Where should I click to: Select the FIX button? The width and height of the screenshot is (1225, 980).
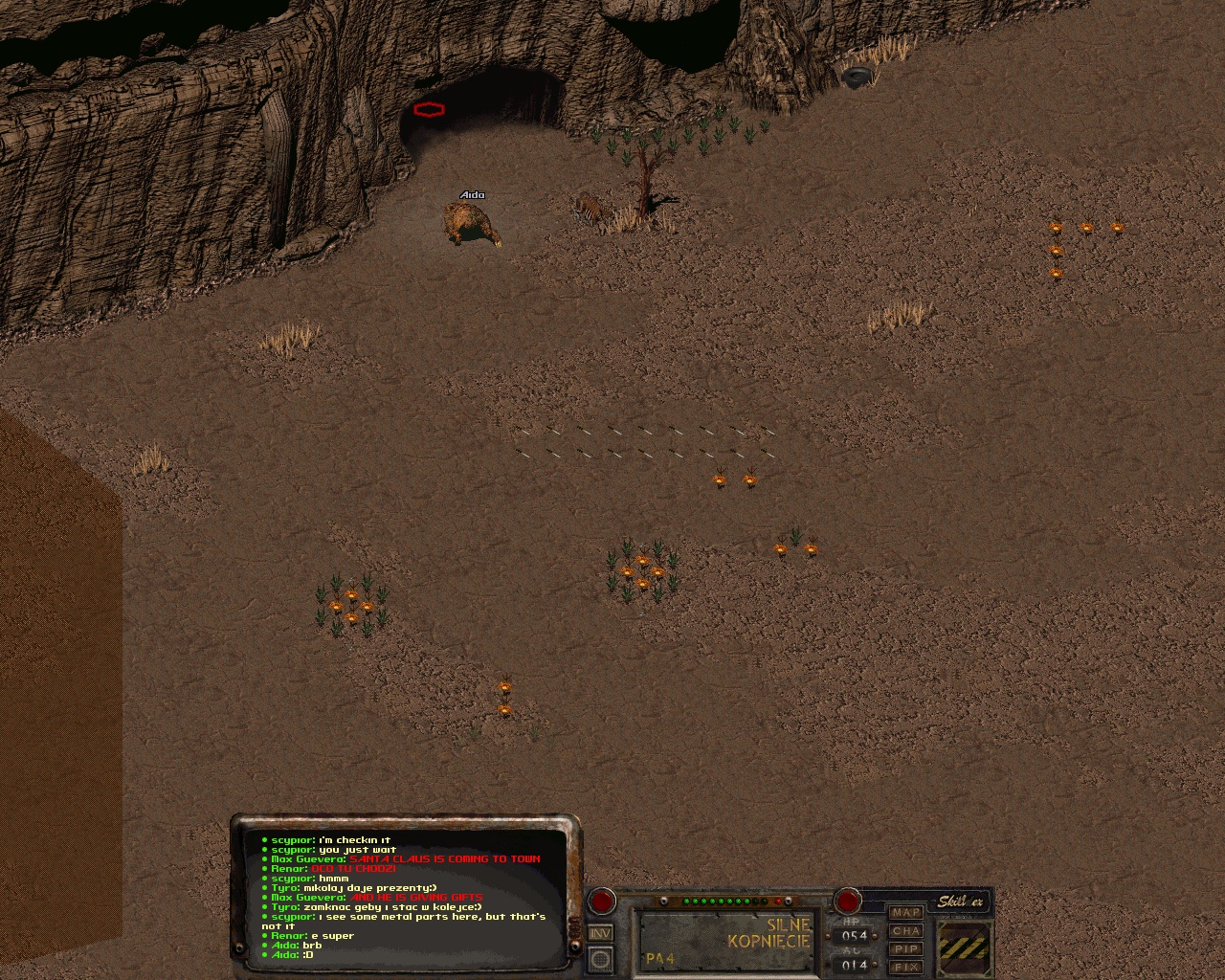905,968
